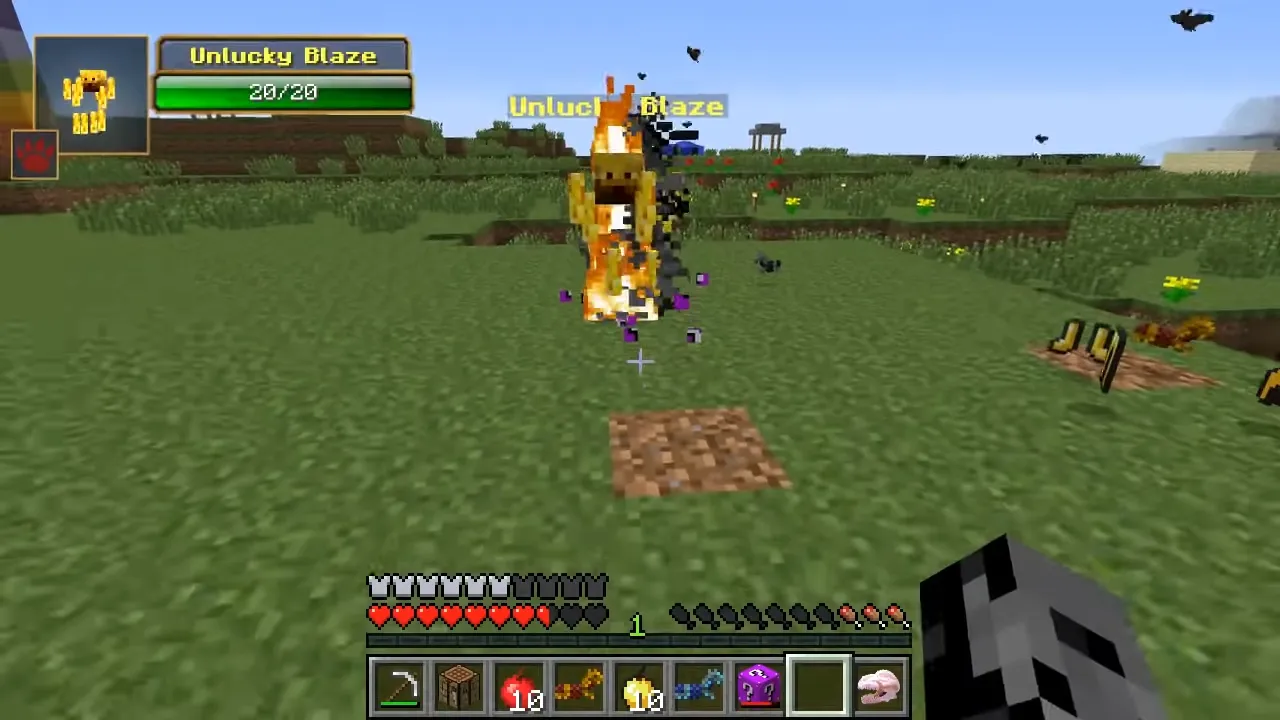Select the purple lucky block item

(x=758, y=684)
